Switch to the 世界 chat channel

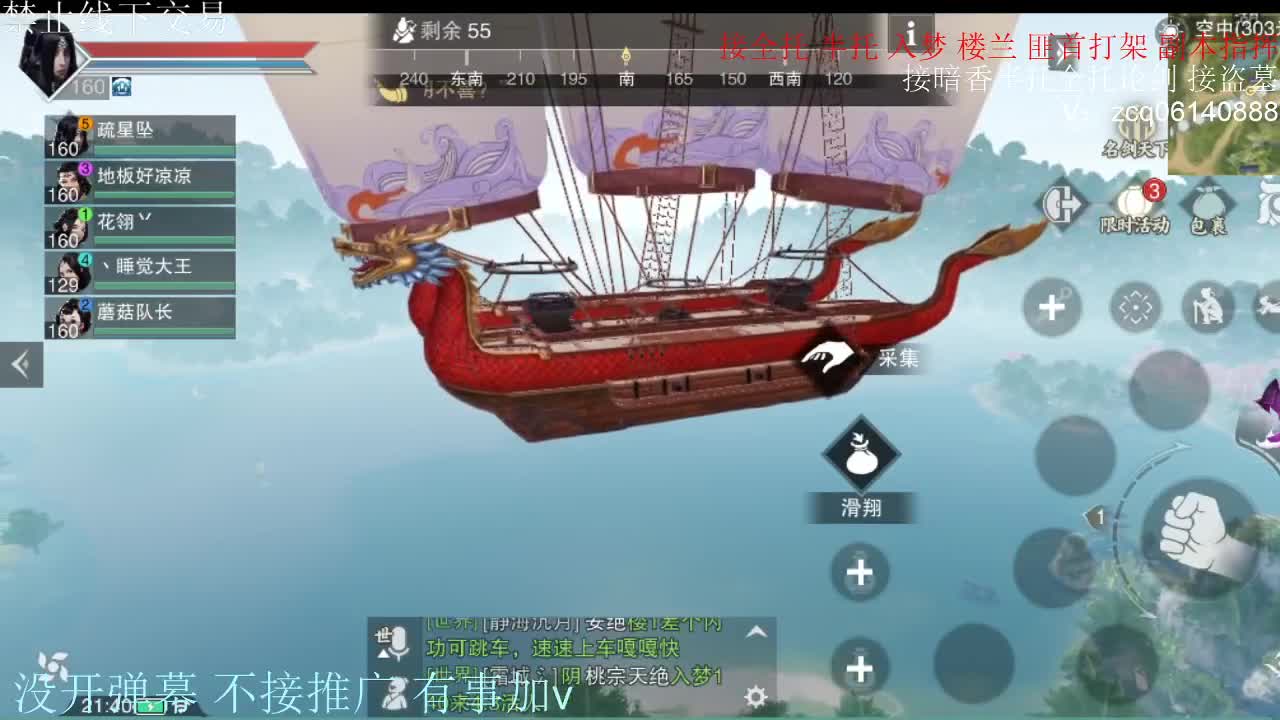click(x=452, y=673)
